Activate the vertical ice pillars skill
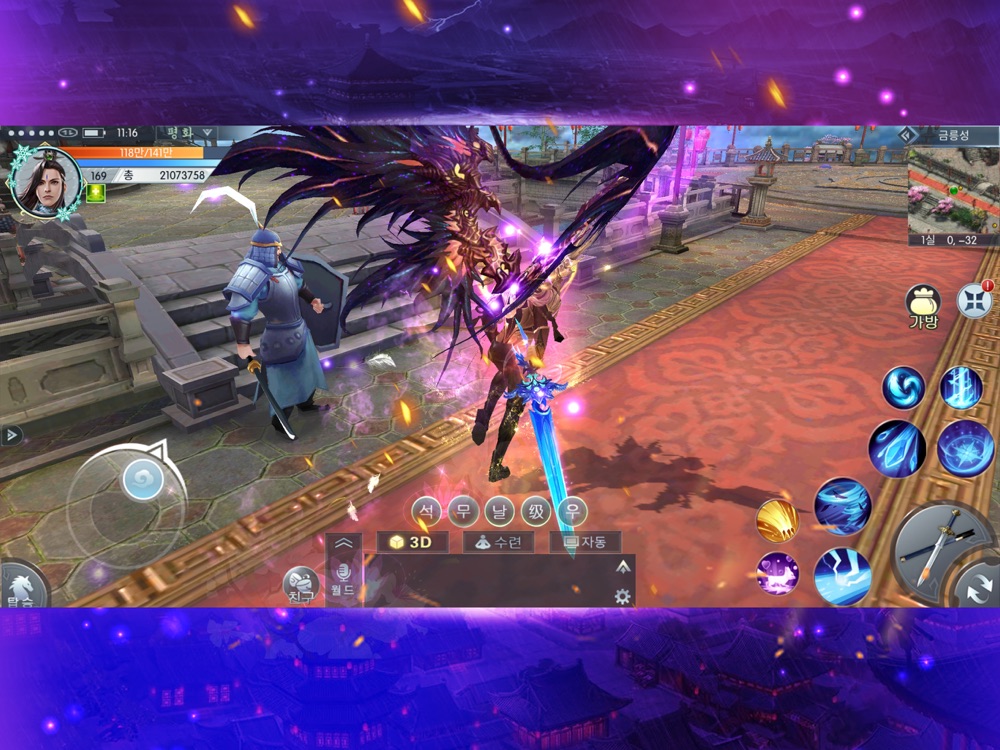 tap(961, 387)
